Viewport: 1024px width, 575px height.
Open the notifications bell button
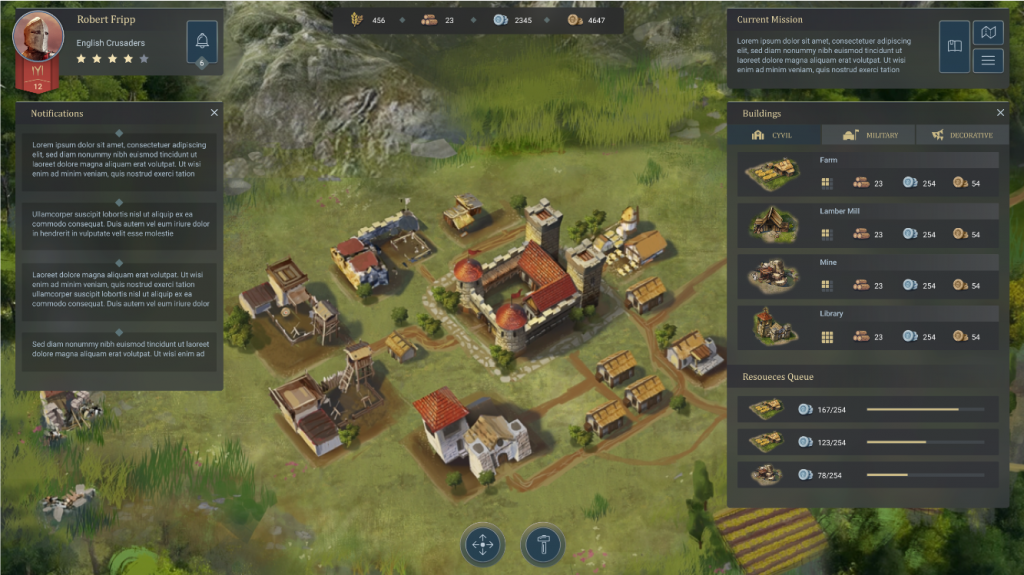[202, 42]
